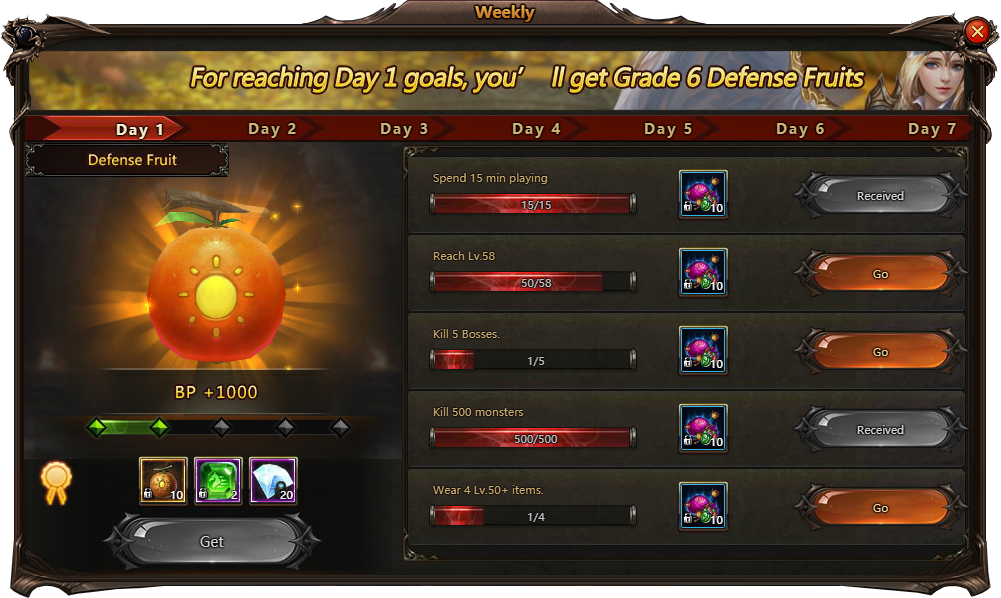Show the Day 5 goals

(x=668, y=129)
